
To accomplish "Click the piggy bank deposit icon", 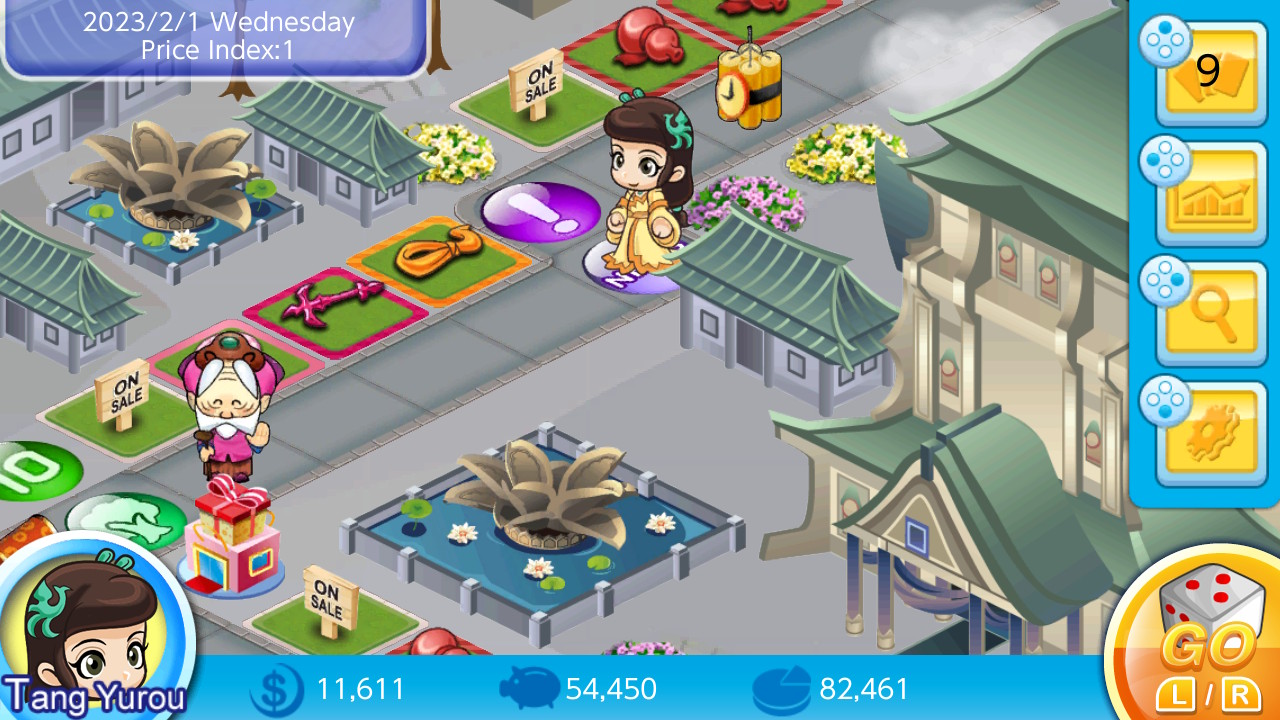I will (527, 689).
